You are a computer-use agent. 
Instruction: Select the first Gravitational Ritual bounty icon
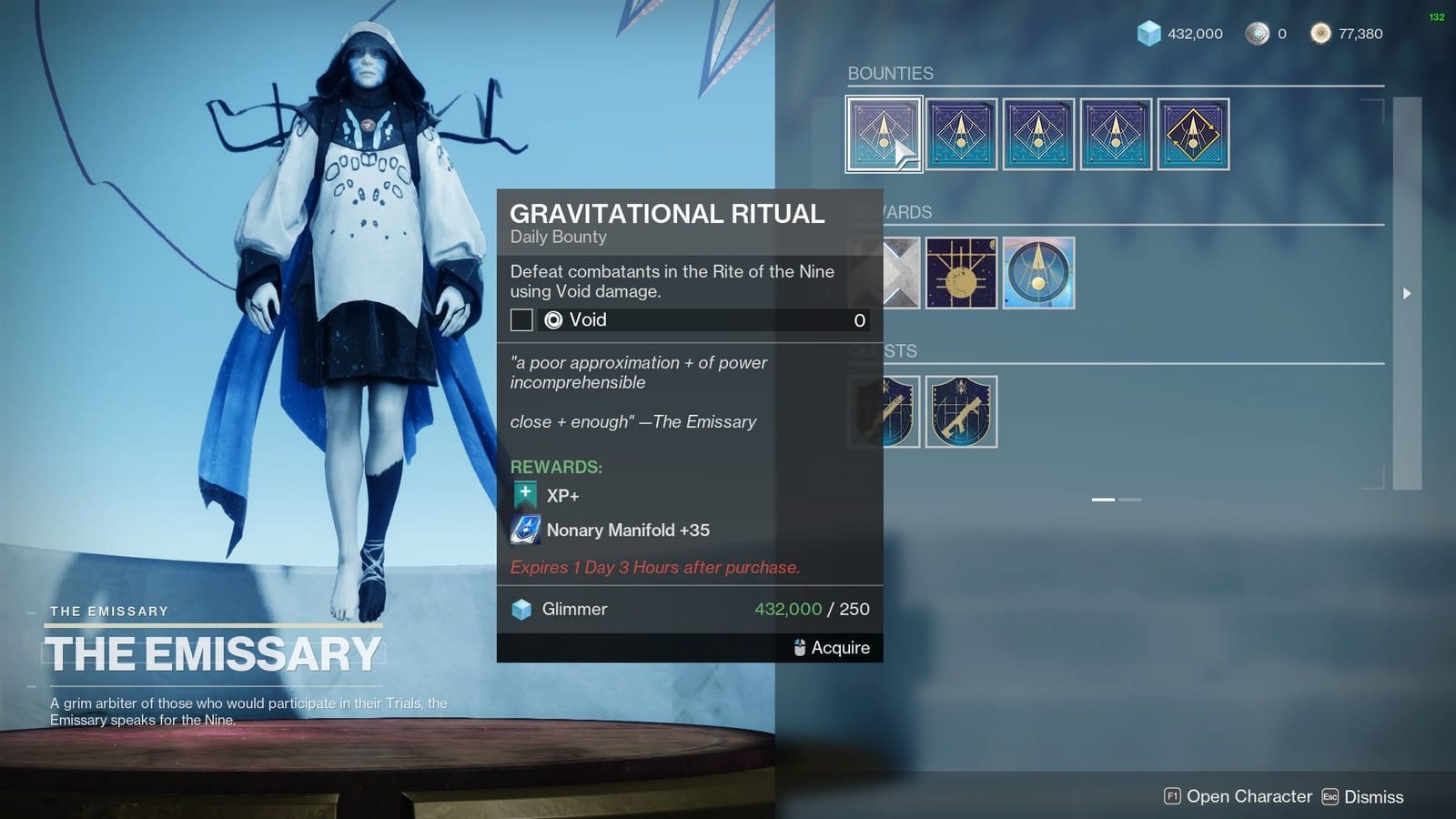[884, 135]
